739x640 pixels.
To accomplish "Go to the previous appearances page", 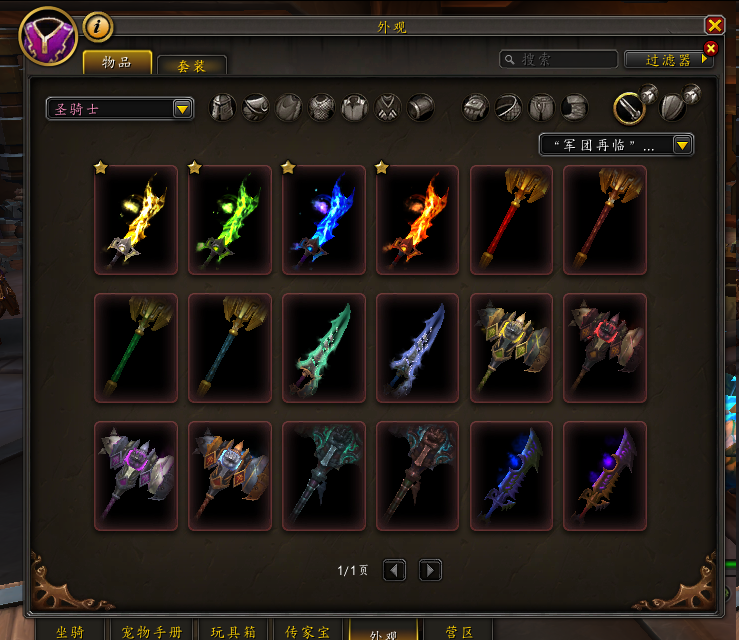I will [x=395, y=570].
